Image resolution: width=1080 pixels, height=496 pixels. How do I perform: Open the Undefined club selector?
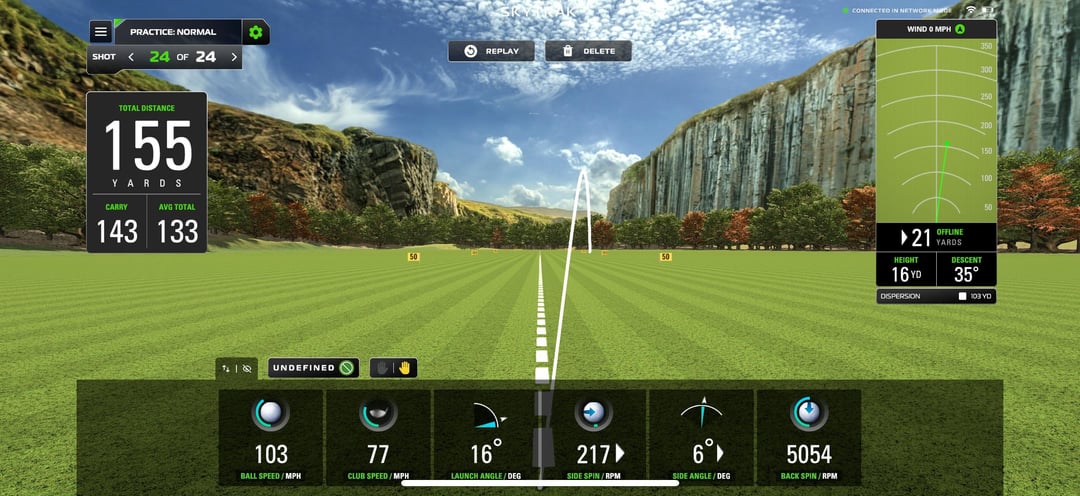[x=313, y=368]
